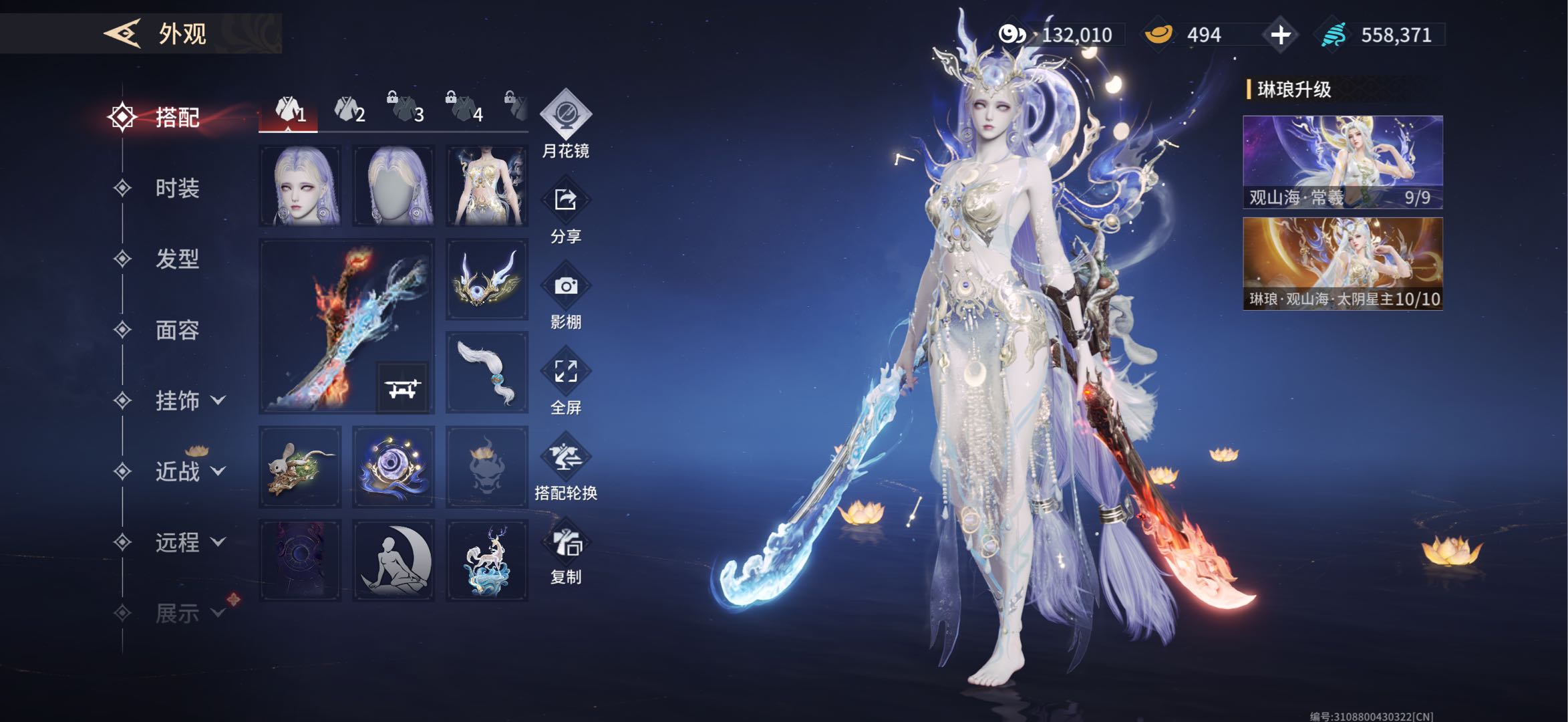
Task: Expand the 挂饰 accessories category
Action: coord(189,401)
